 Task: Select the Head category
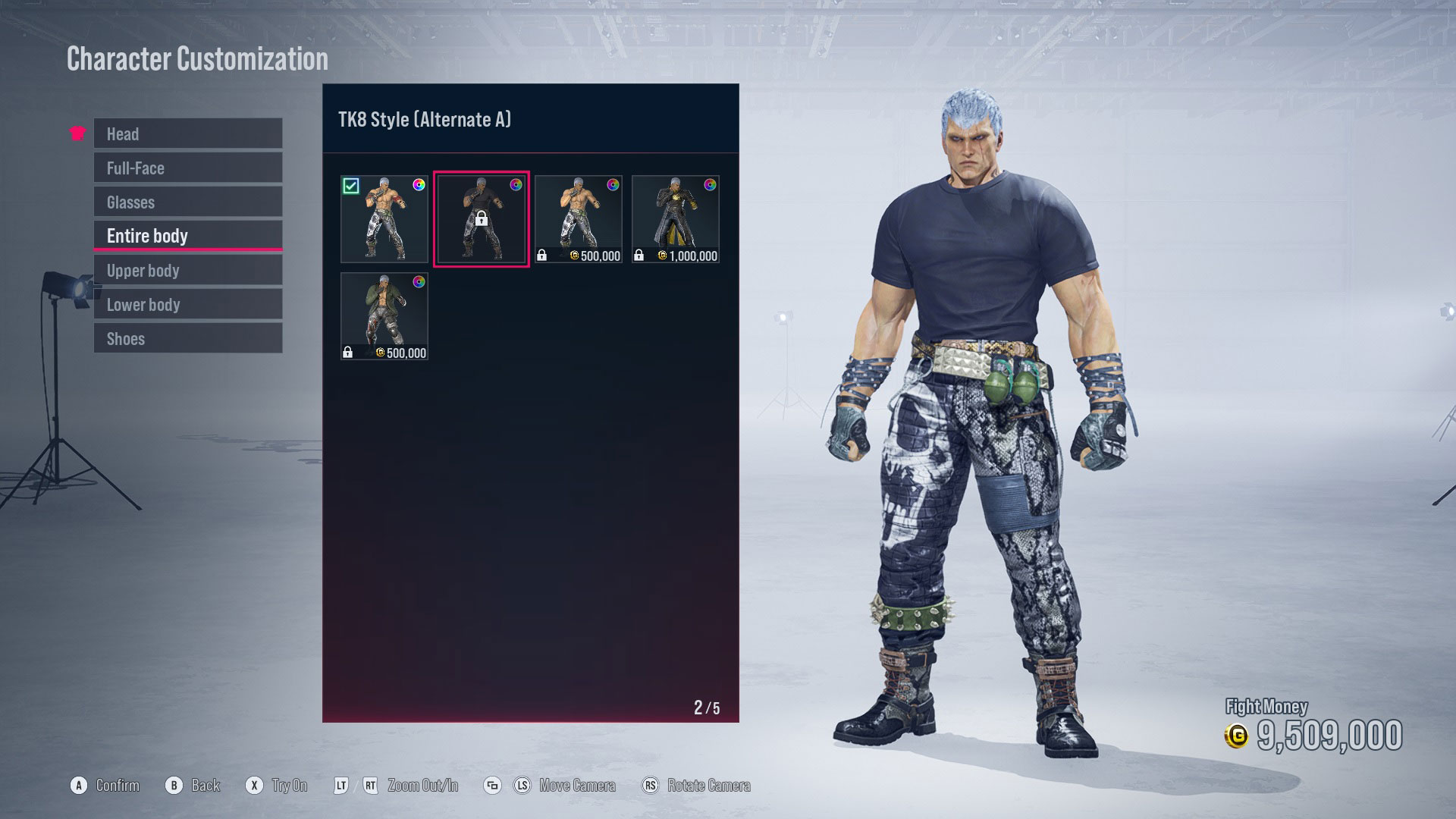pos(187,133)
